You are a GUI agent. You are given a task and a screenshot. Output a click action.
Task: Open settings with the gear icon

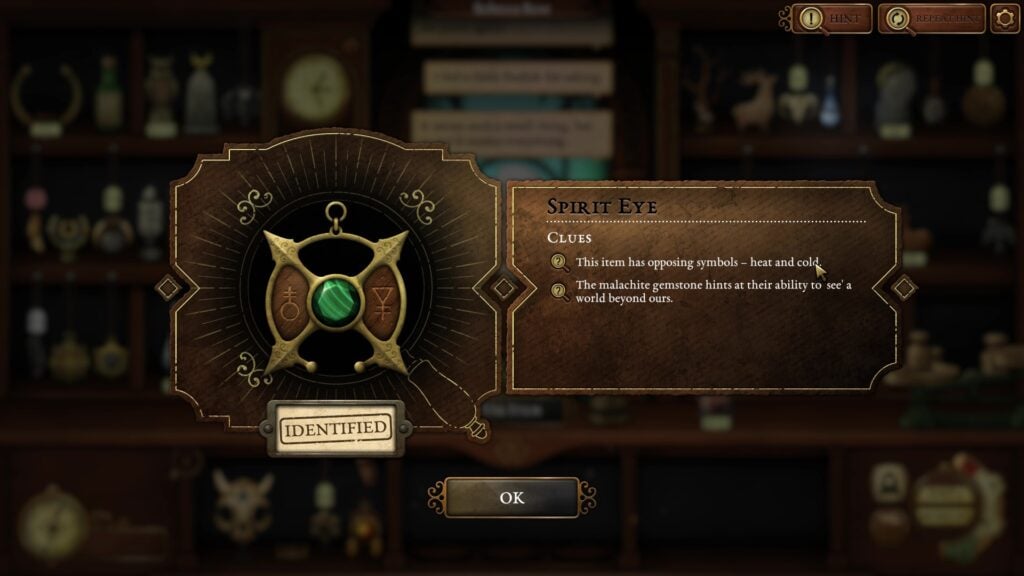tap(1004, 18)
